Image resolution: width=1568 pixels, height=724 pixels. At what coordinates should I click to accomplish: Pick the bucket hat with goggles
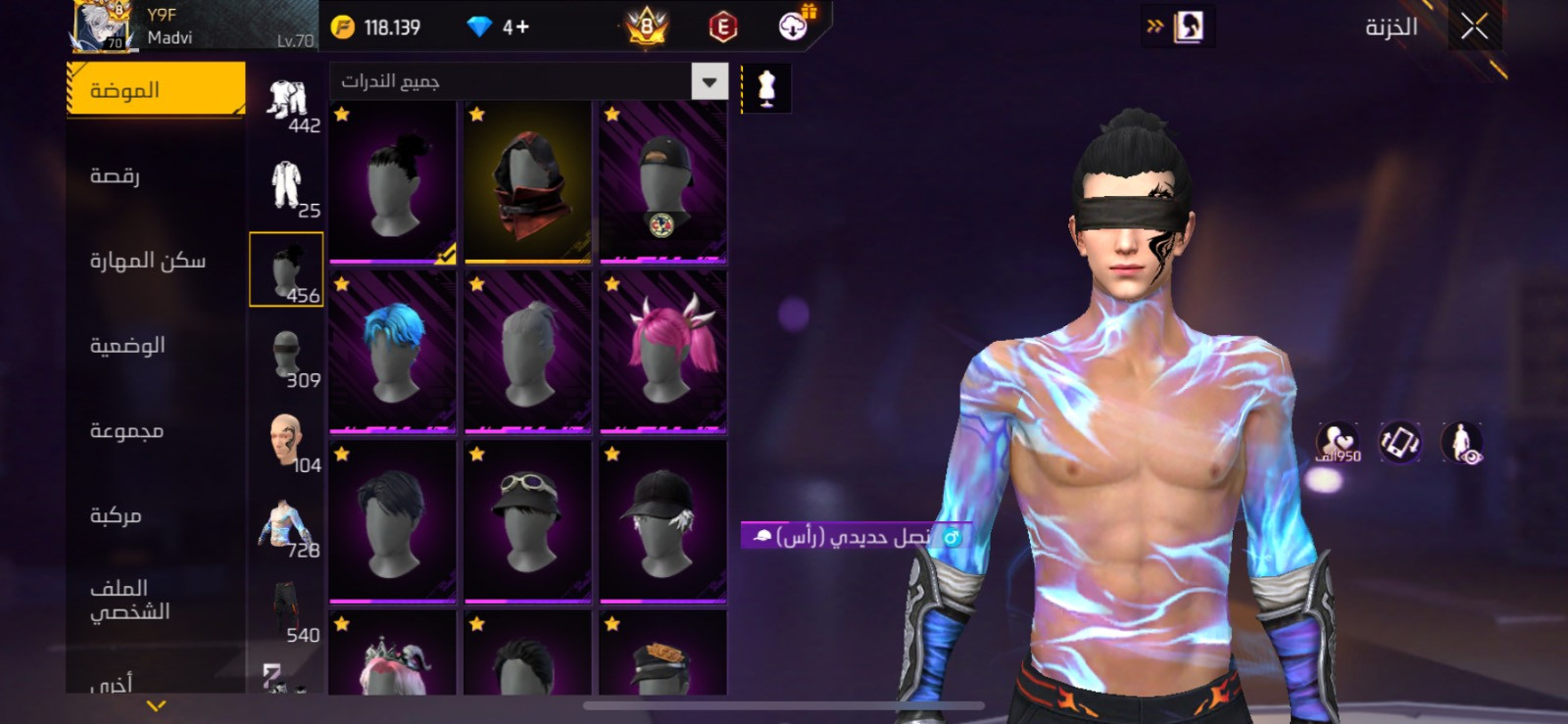(528, 520)
